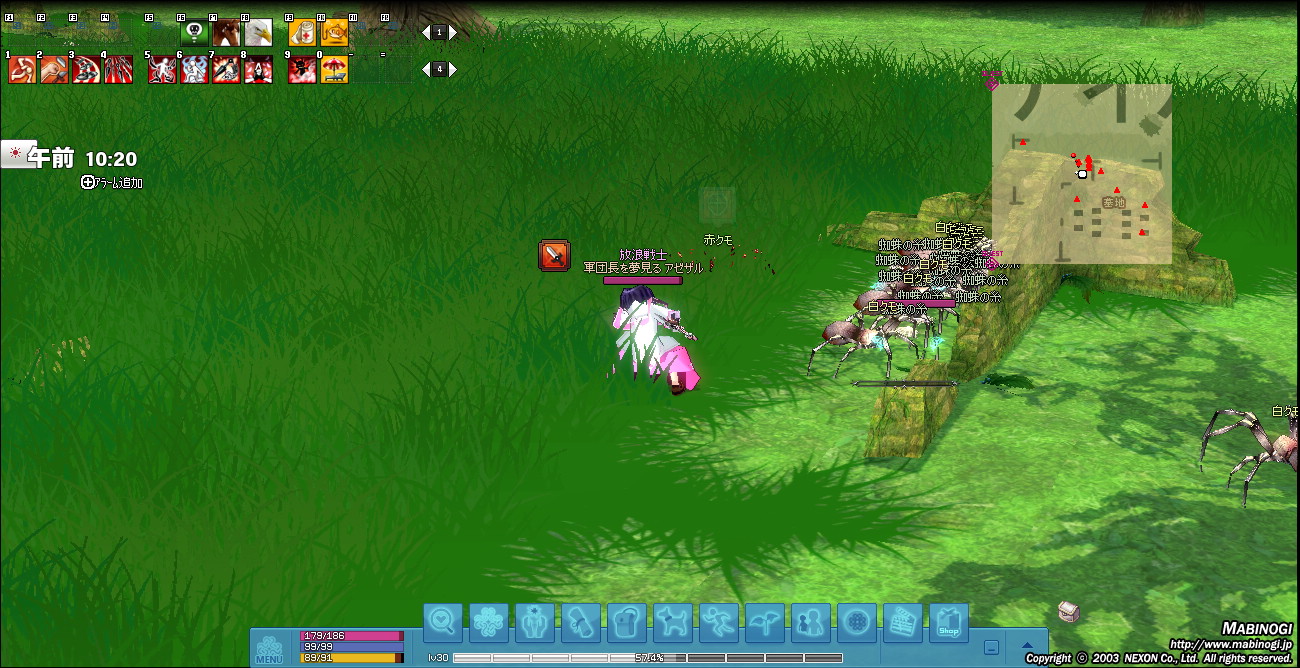Image resolution: width=1300 pixels, height=668 pixels.
Task: Click the magnifier heart icon on the bottom bar
Action: [443, 623]
